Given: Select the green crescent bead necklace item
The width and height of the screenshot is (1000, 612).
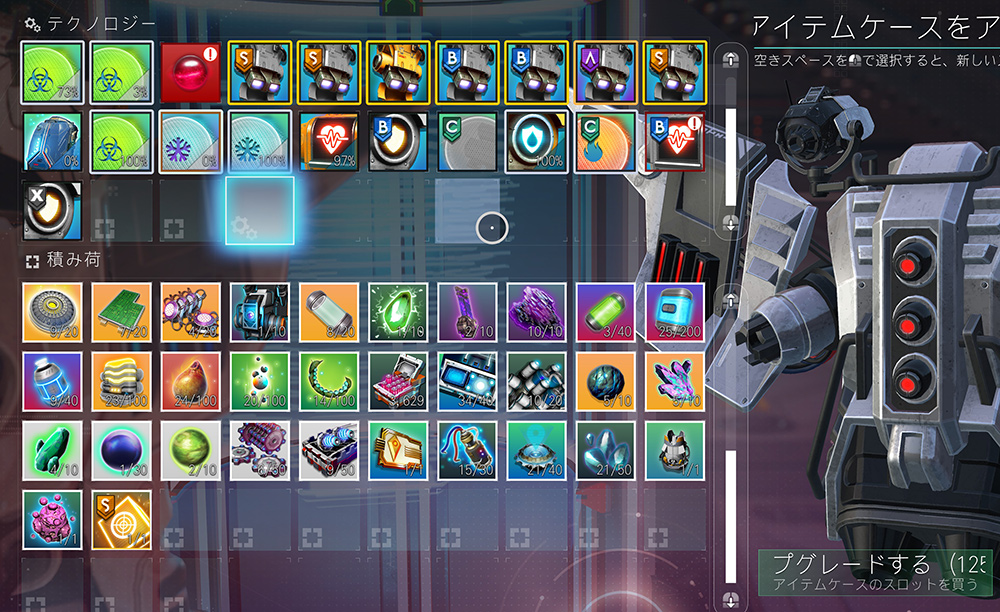Looking at the screenshot, I should pyautogui.click(x=329, y=381).
